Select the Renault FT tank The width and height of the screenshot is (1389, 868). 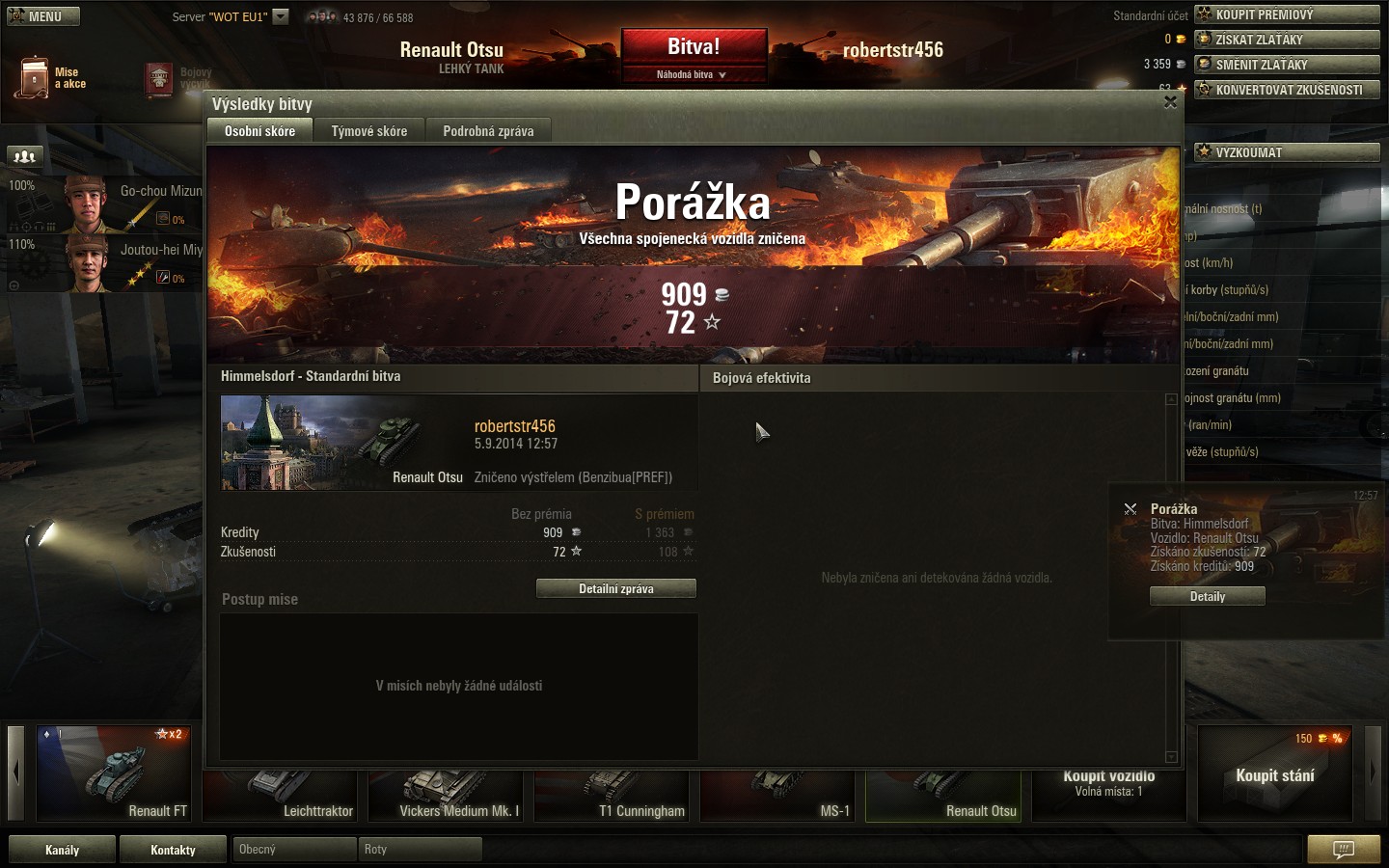[114, 774]
